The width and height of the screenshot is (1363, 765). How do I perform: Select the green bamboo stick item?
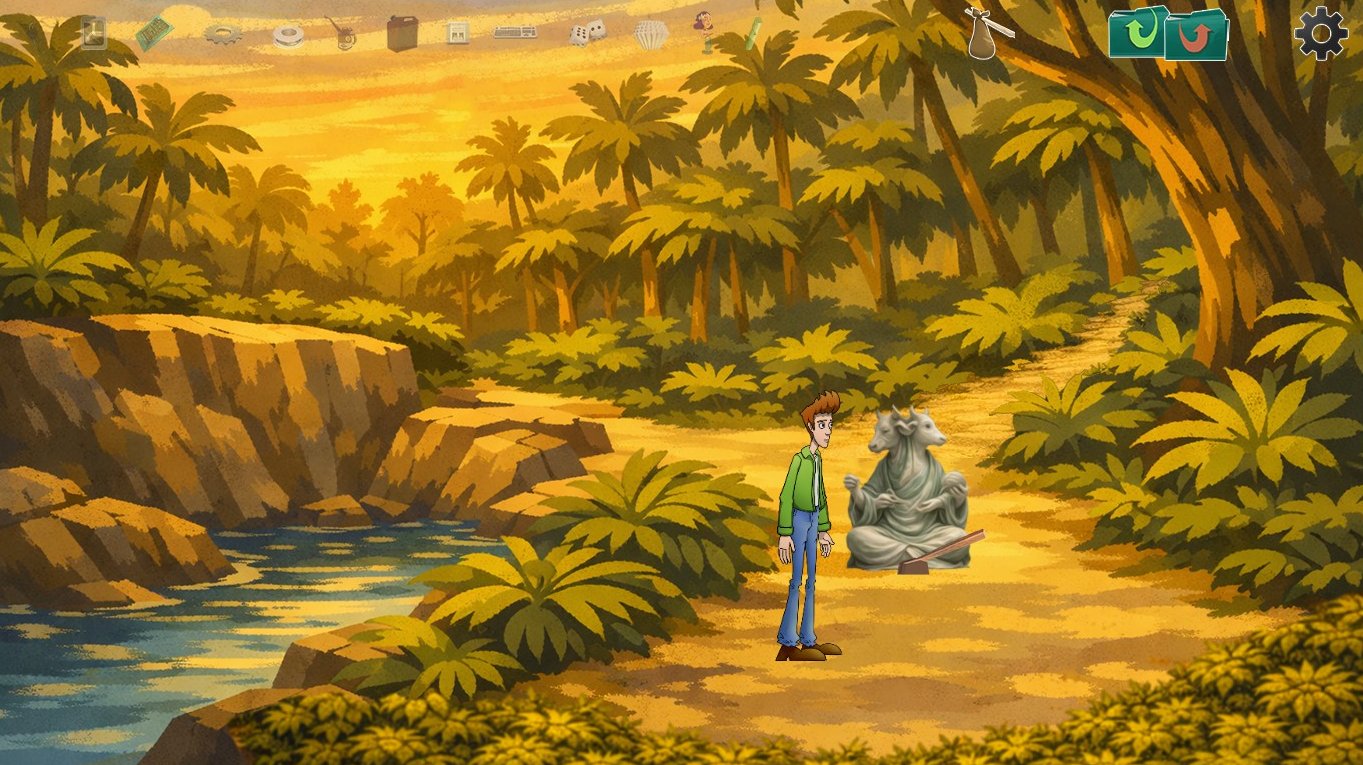[751, 33]
